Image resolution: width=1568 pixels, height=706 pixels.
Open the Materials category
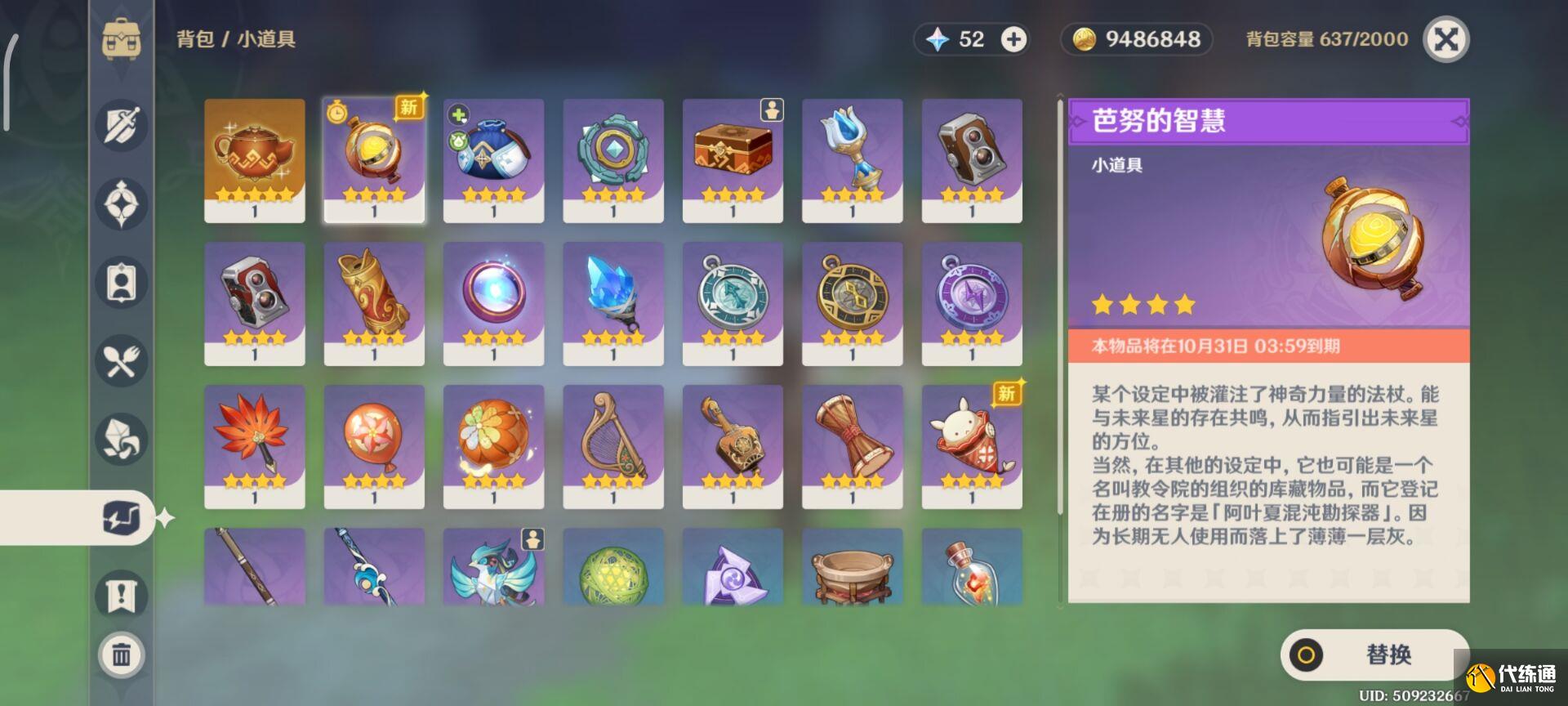pyautogui.click(x=121, y=439)
